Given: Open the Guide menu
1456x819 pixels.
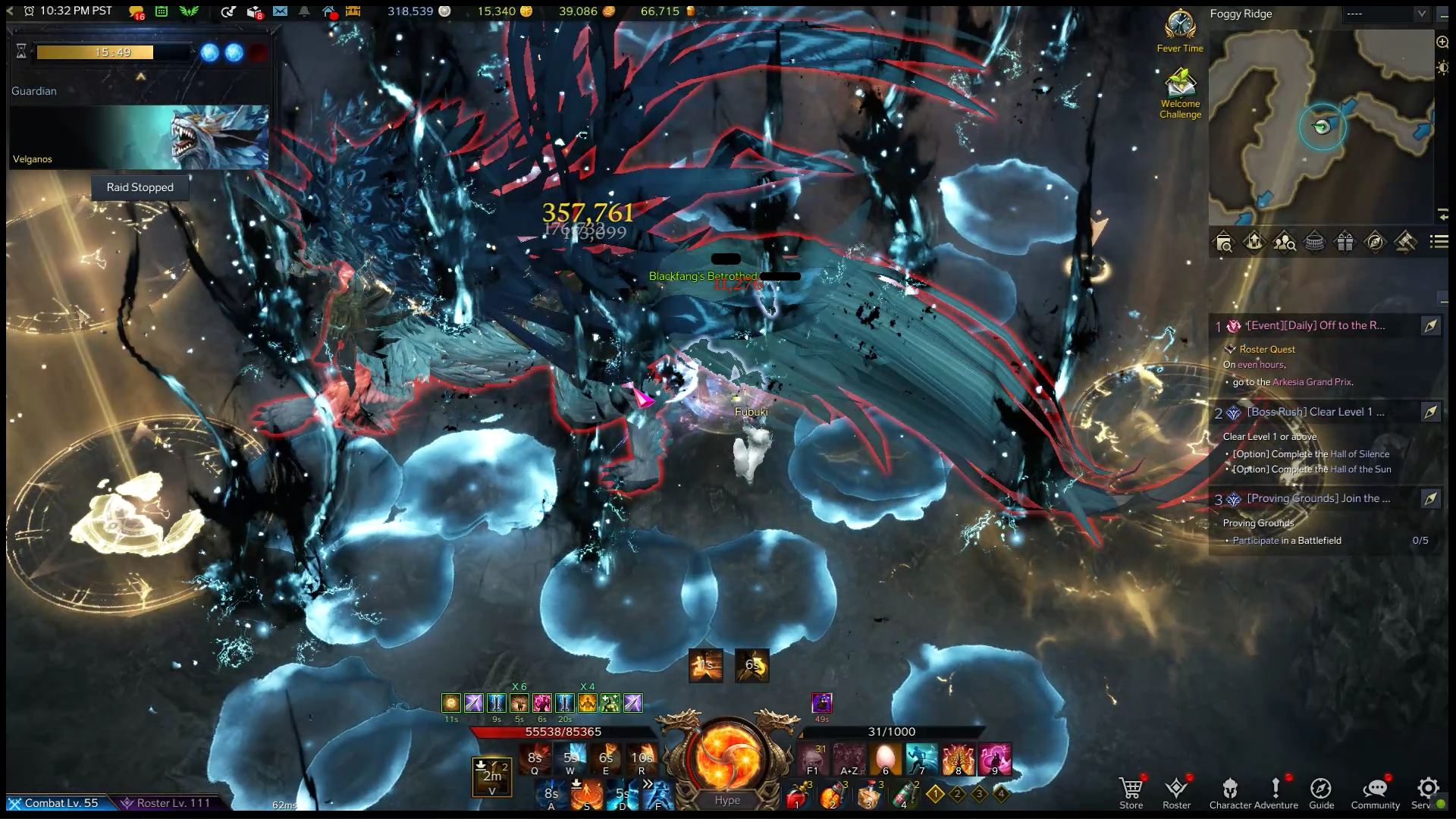Looking at the screenshot, I should 1321,792.
